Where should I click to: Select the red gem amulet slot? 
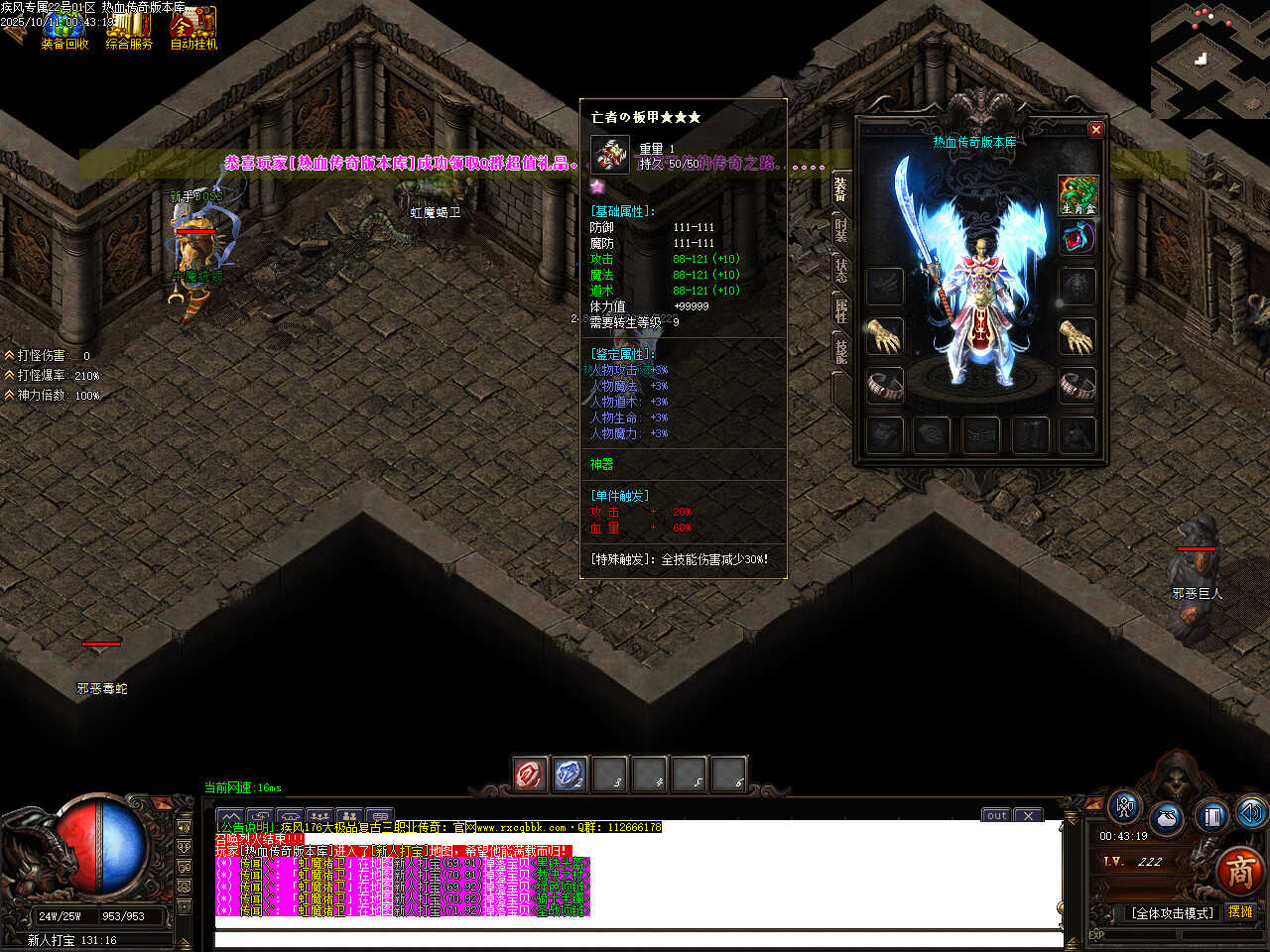coord(1078,238)
